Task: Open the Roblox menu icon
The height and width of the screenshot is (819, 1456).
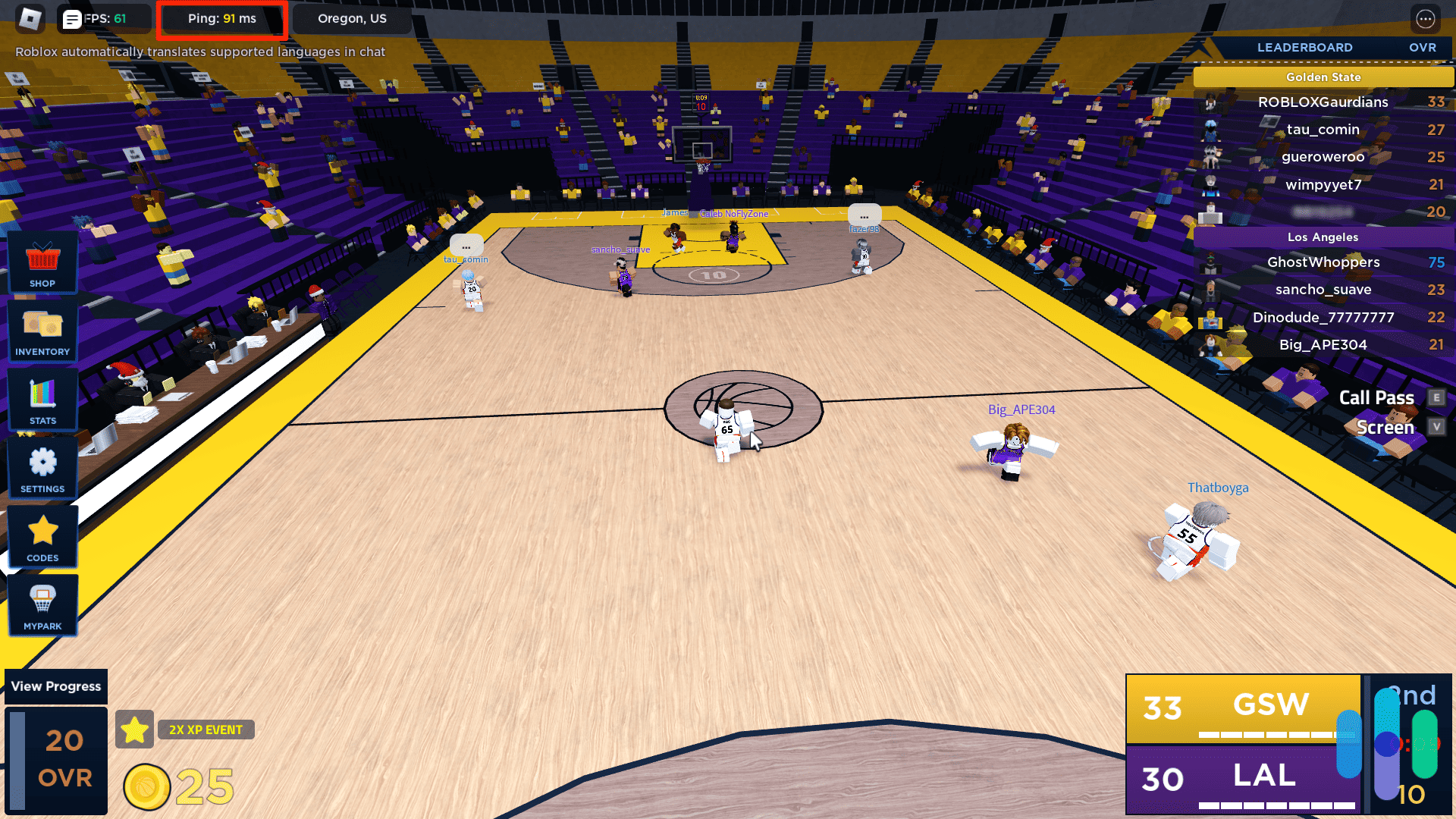Action: (x=29, y=18)
